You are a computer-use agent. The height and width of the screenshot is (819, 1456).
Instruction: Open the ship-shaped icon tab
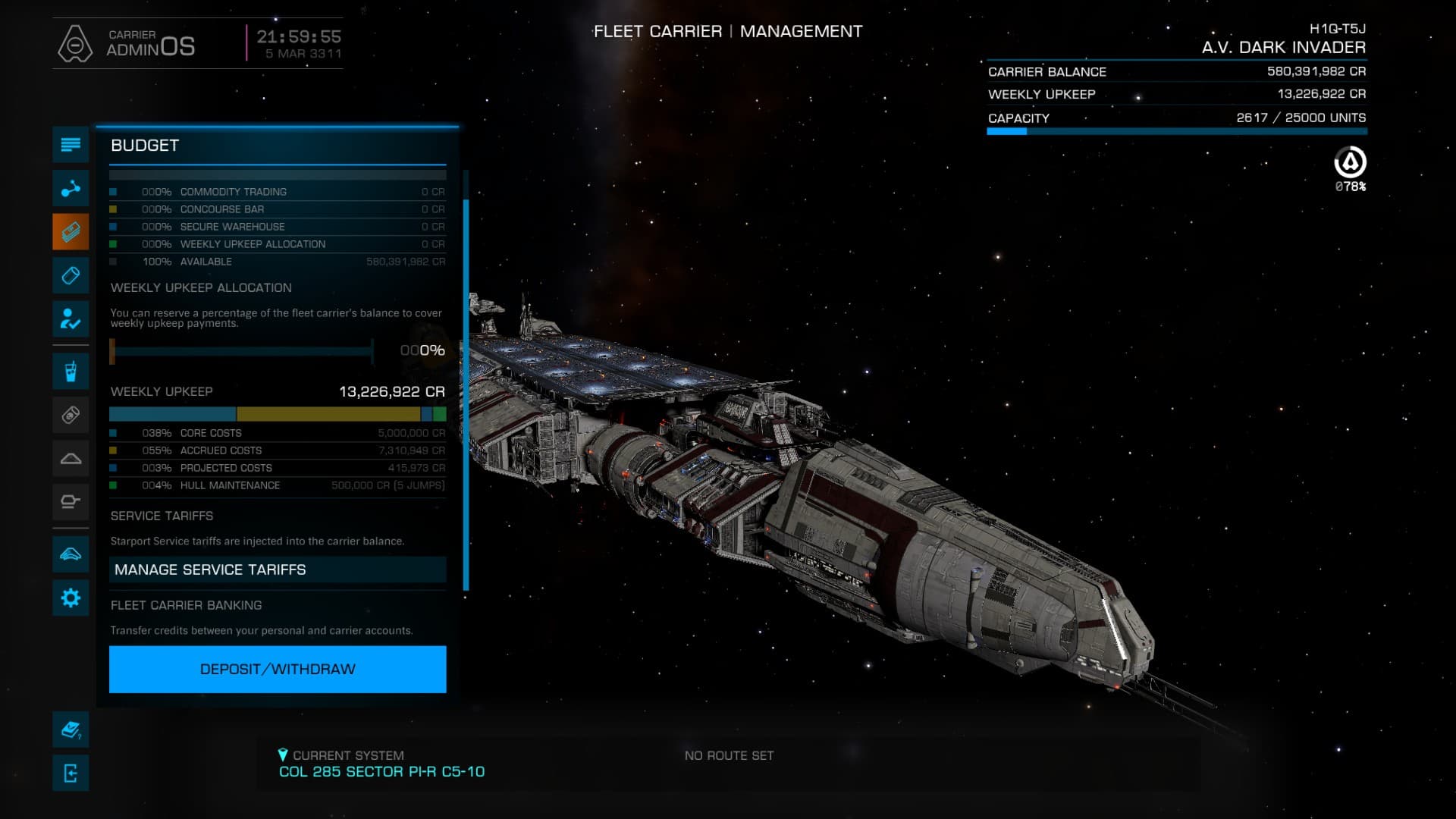(71, 554)
